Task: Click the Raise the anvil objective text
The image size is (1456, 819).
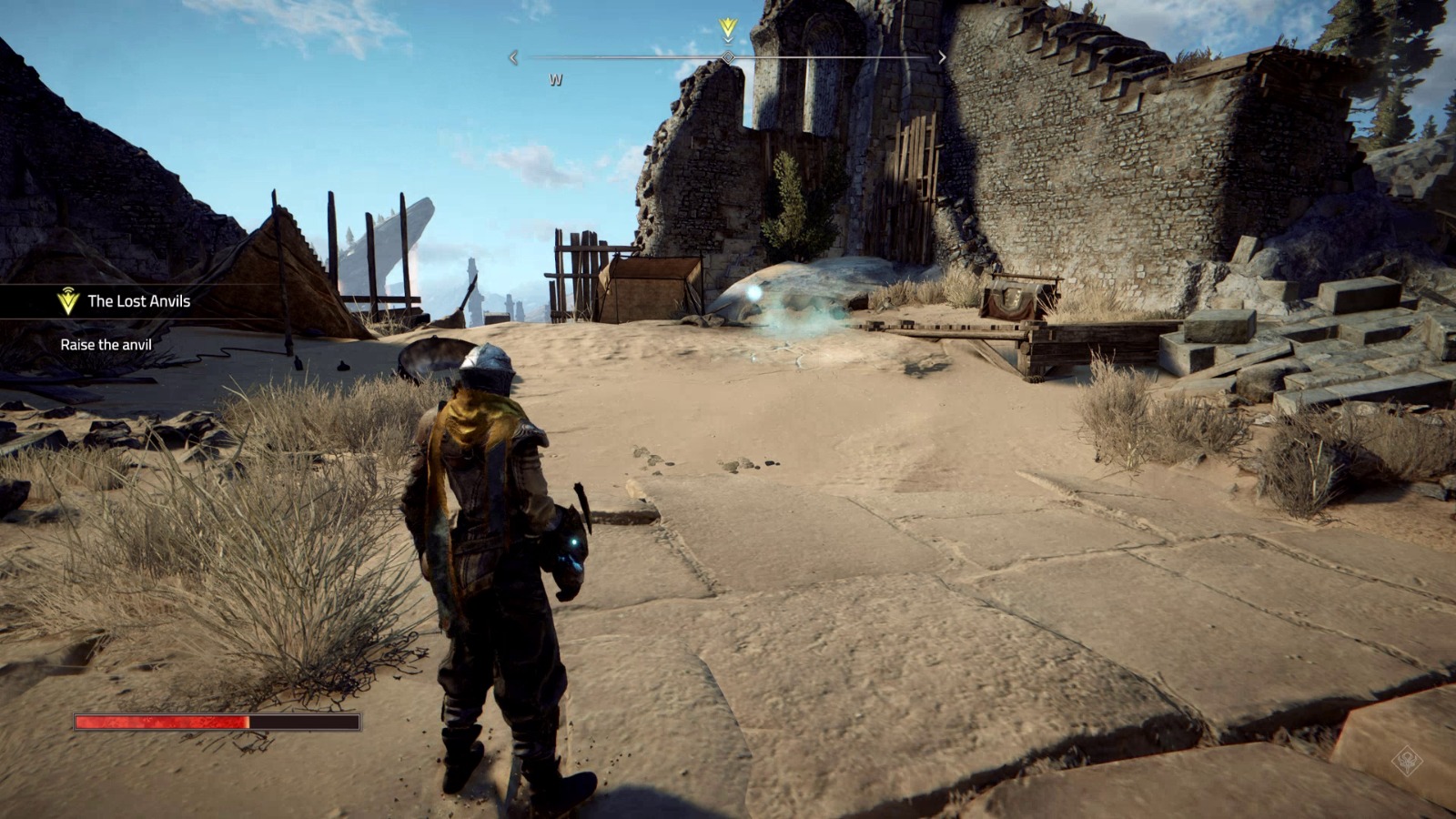Action: coord(106,345)
